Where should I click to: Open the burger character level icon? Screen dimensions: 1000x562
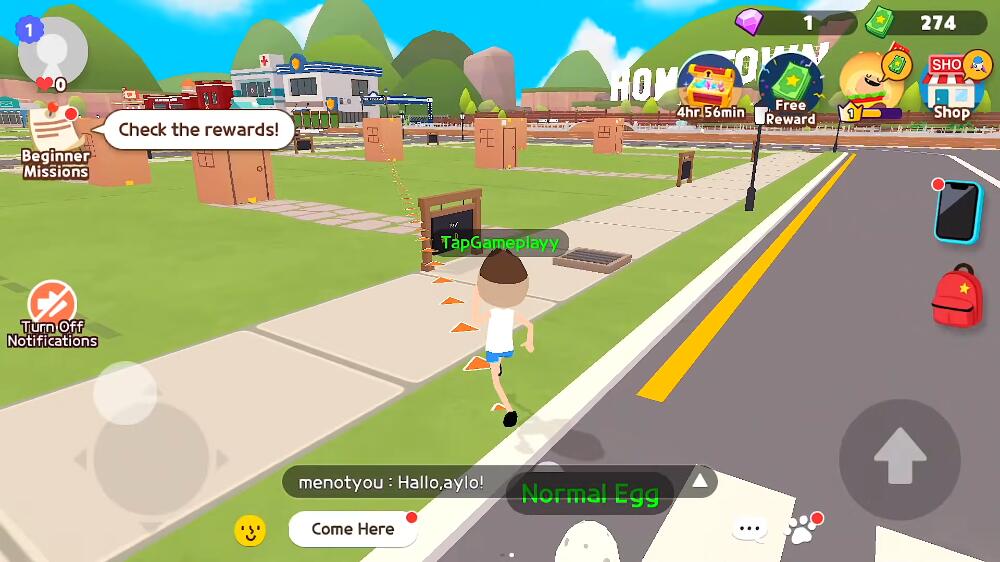tap(870, 85)
